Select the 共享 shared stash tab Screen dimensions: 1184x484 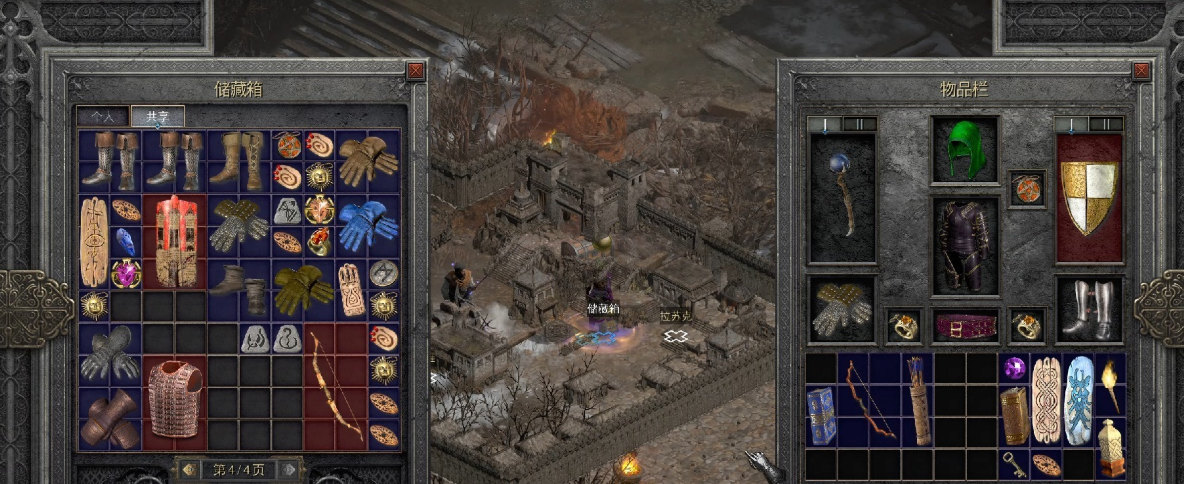[157, 117]
